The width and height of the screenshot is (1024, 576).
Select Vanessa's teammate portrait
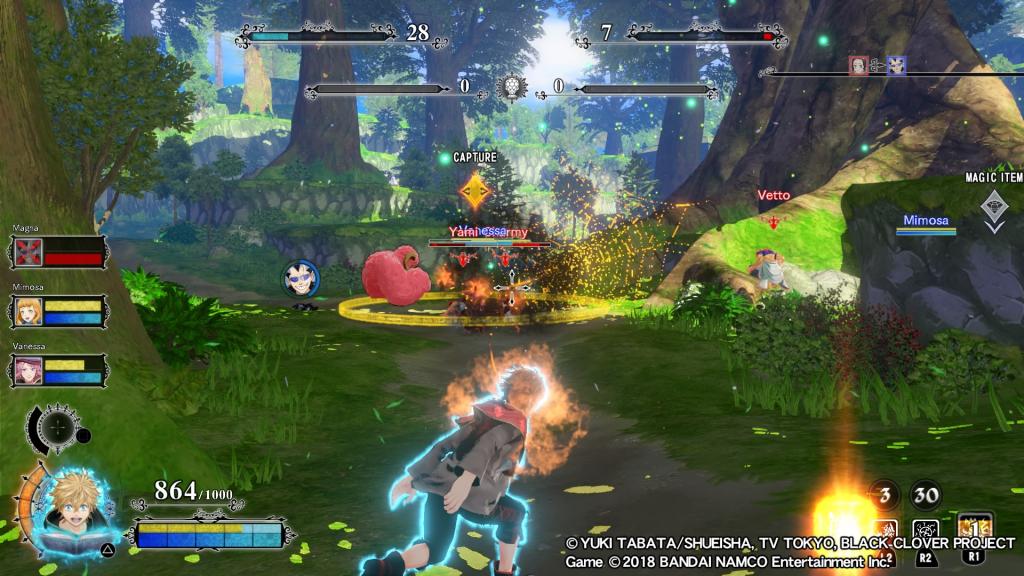pyautogui.click(x=27, y=371)
